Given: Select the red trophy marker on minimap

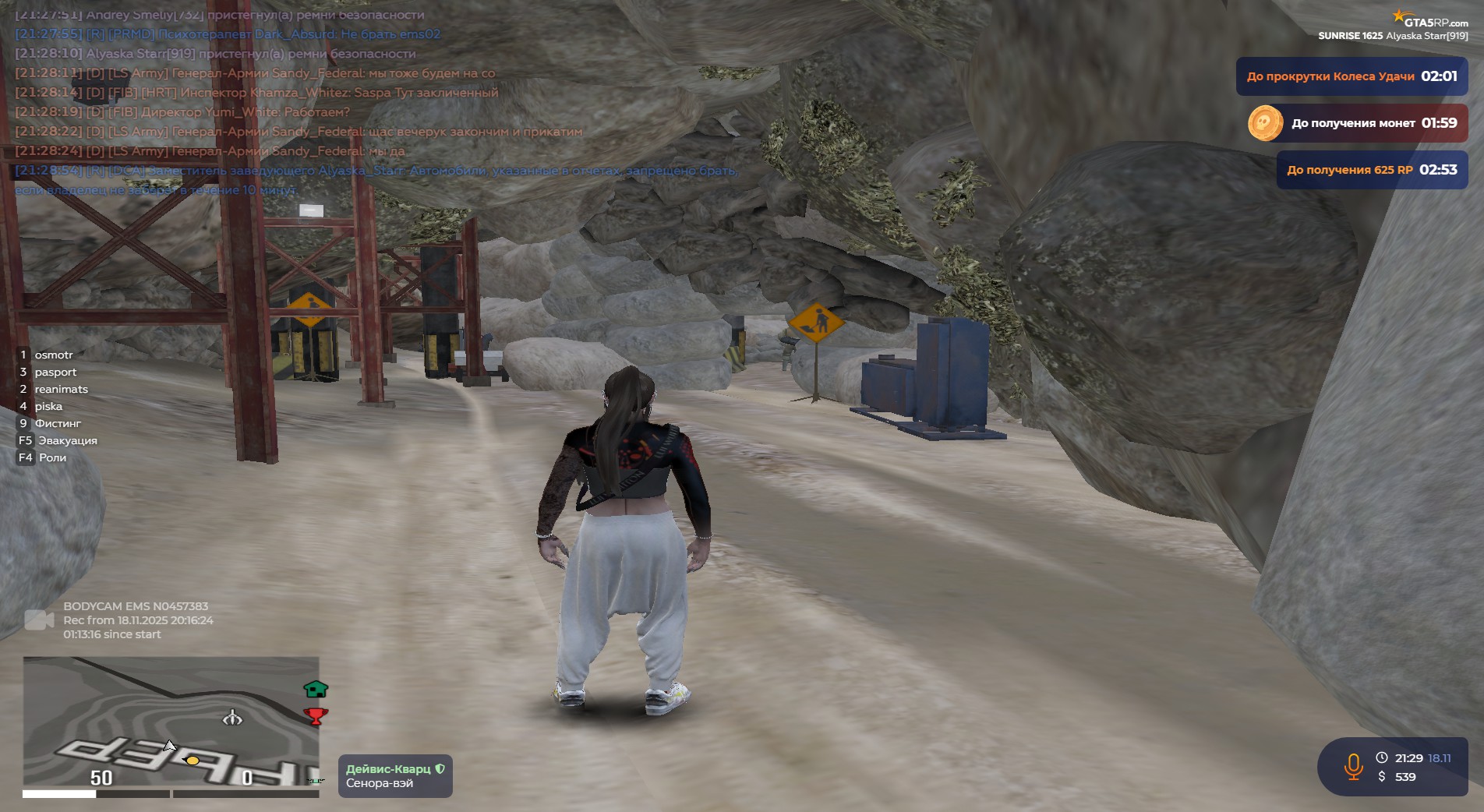Looking at the screenshot, I should 316,715.
